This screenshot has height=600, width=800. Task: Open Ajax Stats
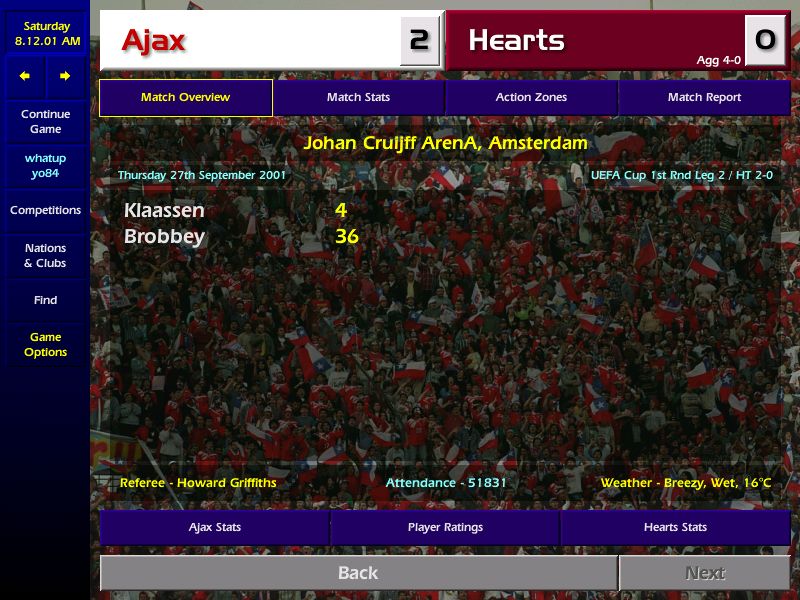click(x=215, y=527)
